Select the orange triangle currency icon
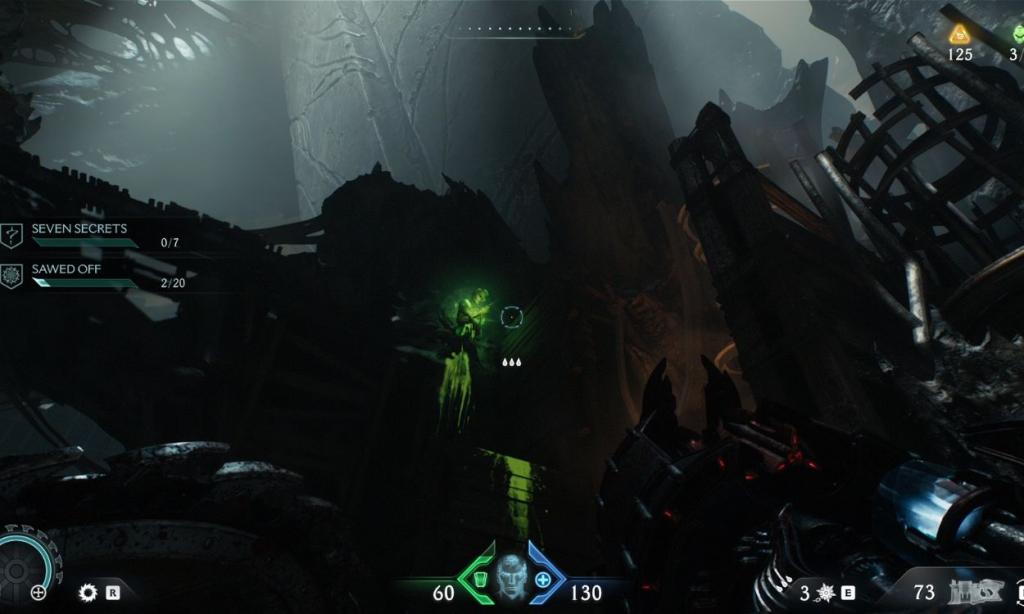Viewport: 1024px width, 614px height. pos(960,35)
